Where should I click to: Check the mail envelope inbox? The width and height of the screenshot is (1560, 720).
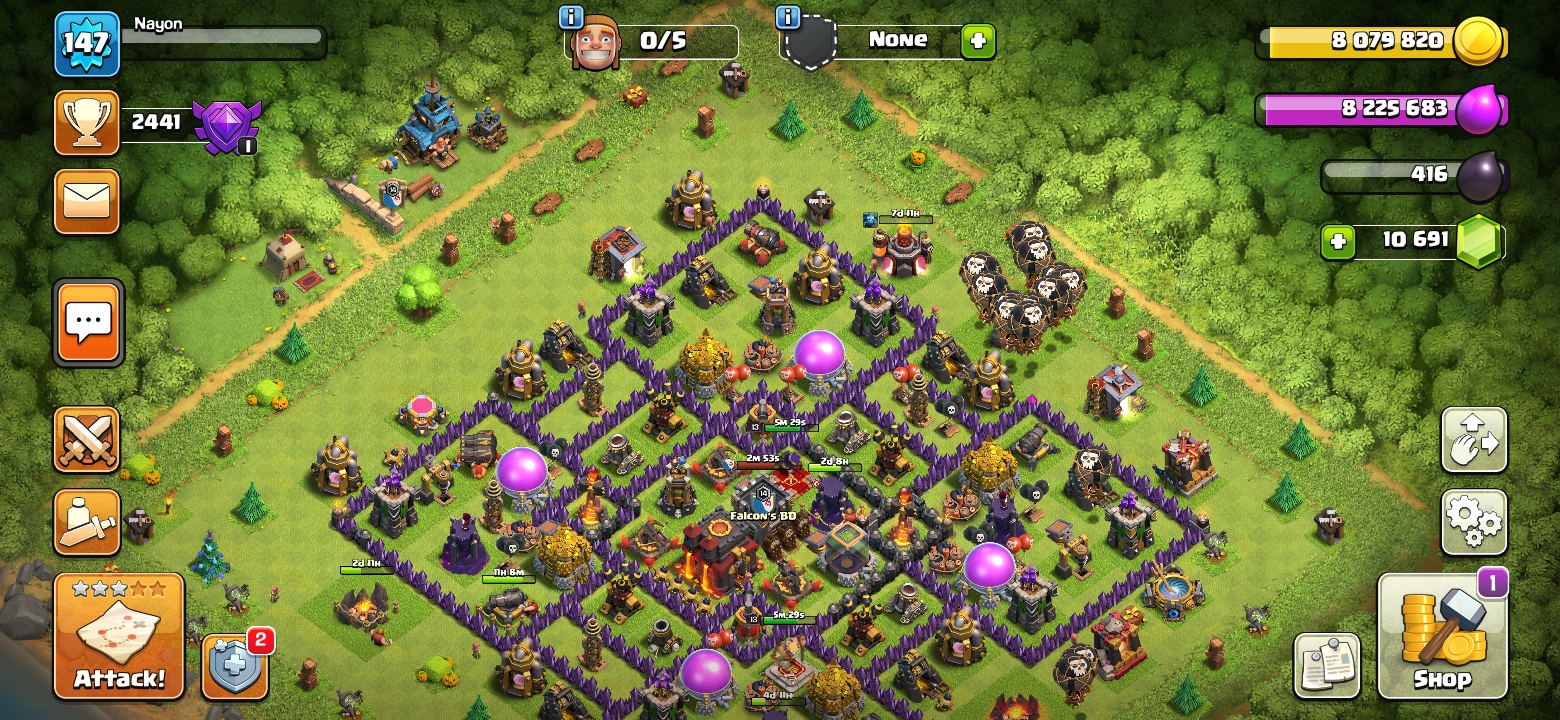pyautogui.click(x=87, y=201)
